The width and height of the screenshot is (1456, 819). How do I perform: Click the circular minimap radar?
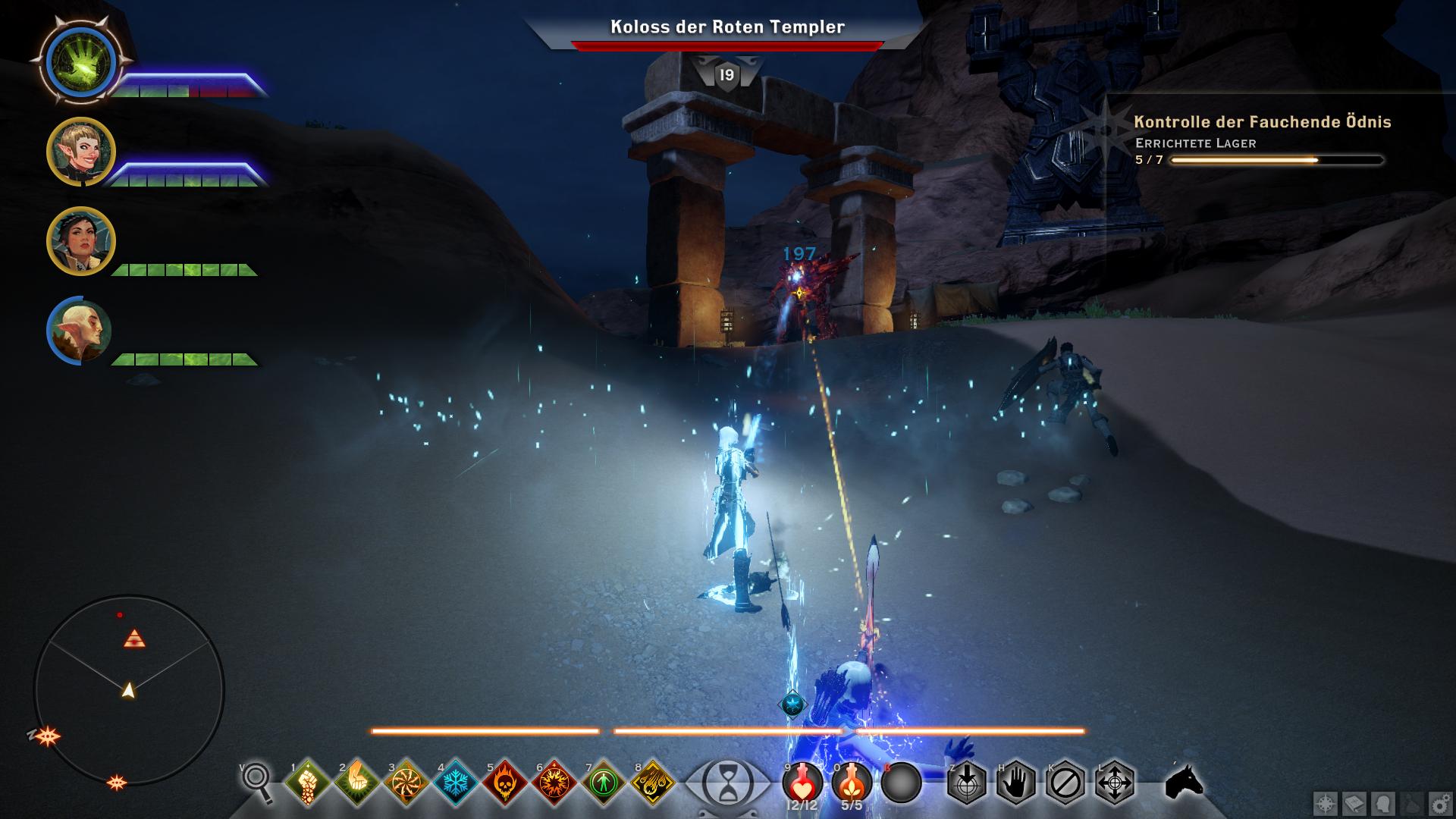click(x=129, y=690)
